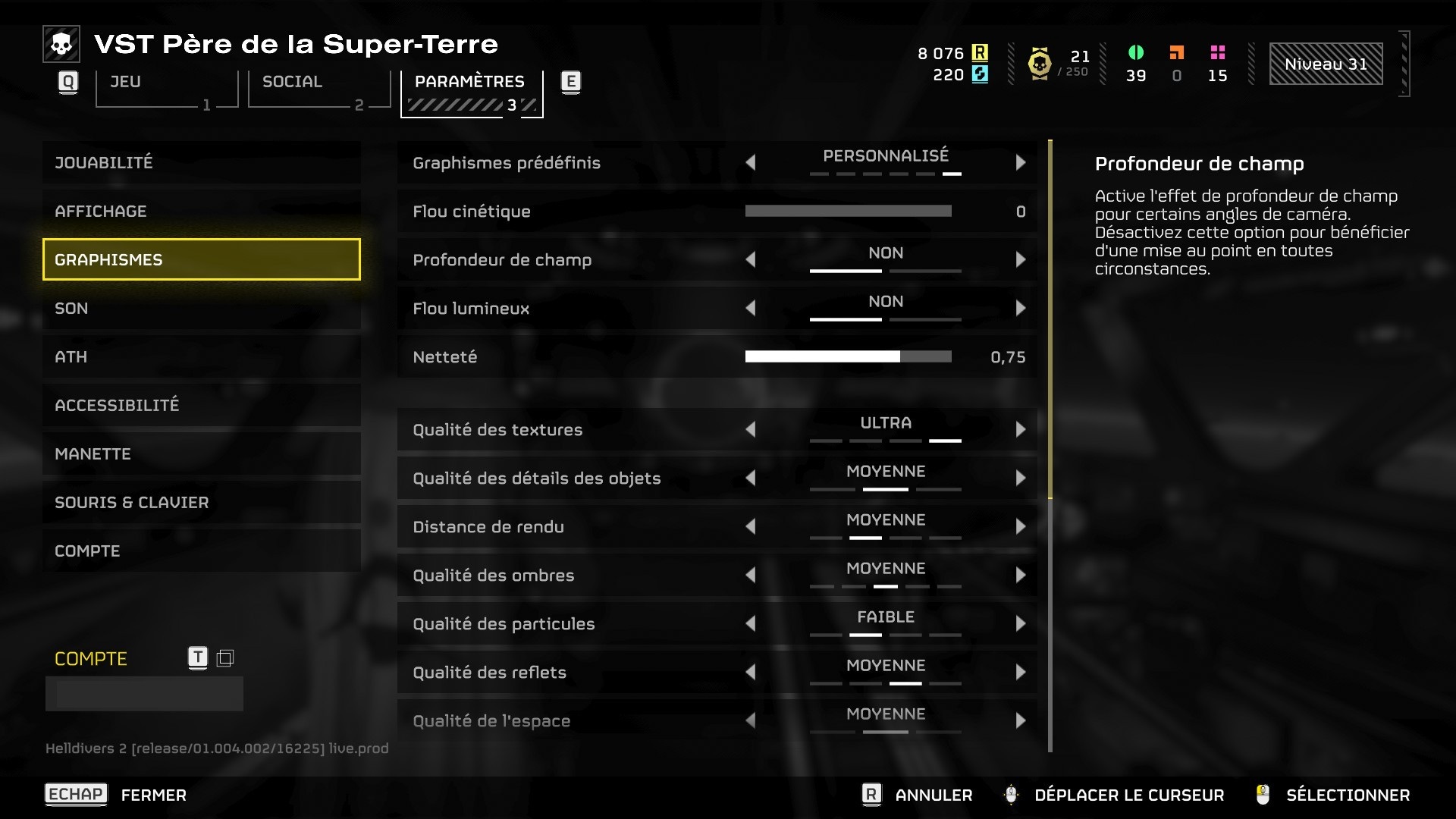Click the right arrow for Graphismes prédéfinis
The height and width of the screenshot is (819, 1456).
pos(1020,162)
